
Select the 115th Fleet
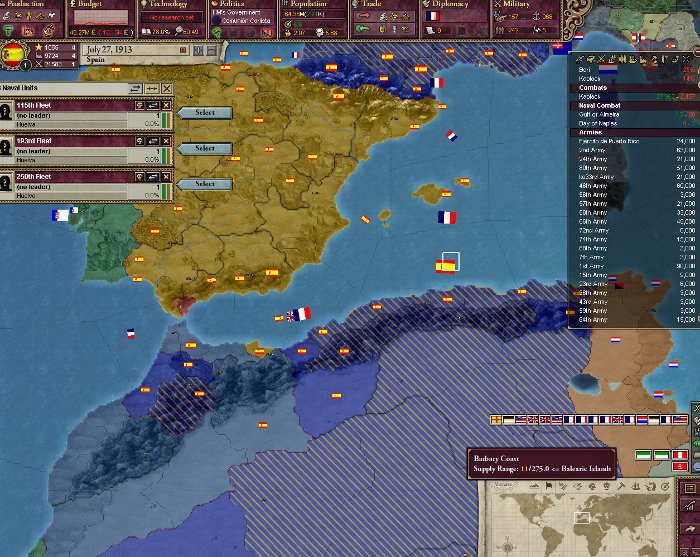pyautogui.click(x=204, y=113)
